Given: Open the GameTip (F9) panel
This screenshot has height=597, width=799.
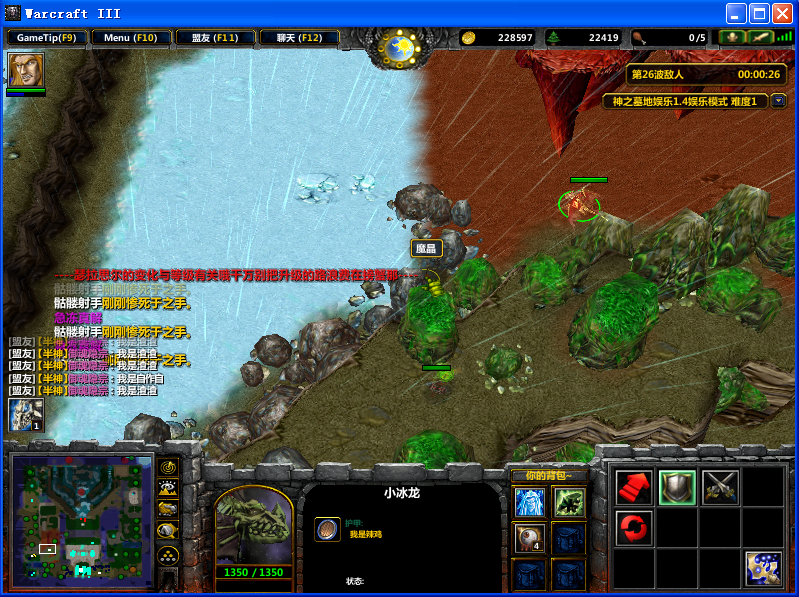Looking at the screenshot, I should point(46,38).
